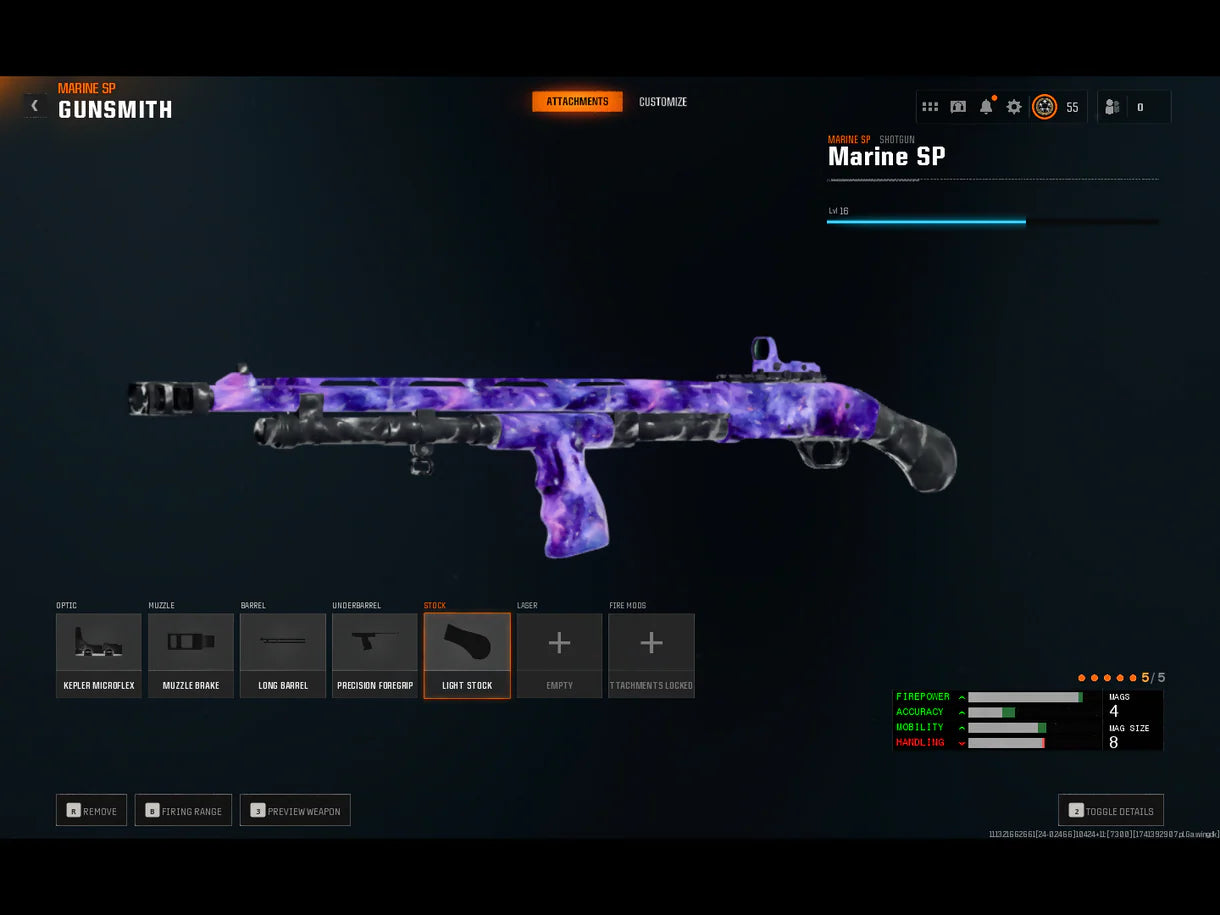The height and width of the screenshot is (915, 1220).
Task: Open the Precision Foregrip underbarrel slot
Action: tap(375, 655)
